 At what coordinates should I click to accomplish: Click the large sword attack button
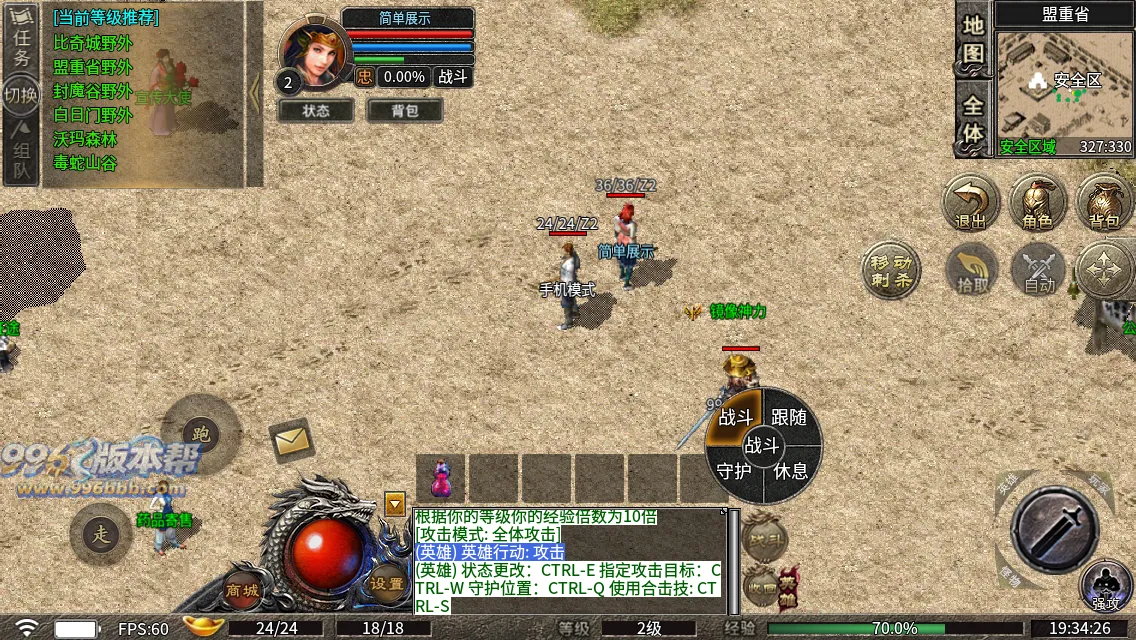click(x=1054, y=529)
